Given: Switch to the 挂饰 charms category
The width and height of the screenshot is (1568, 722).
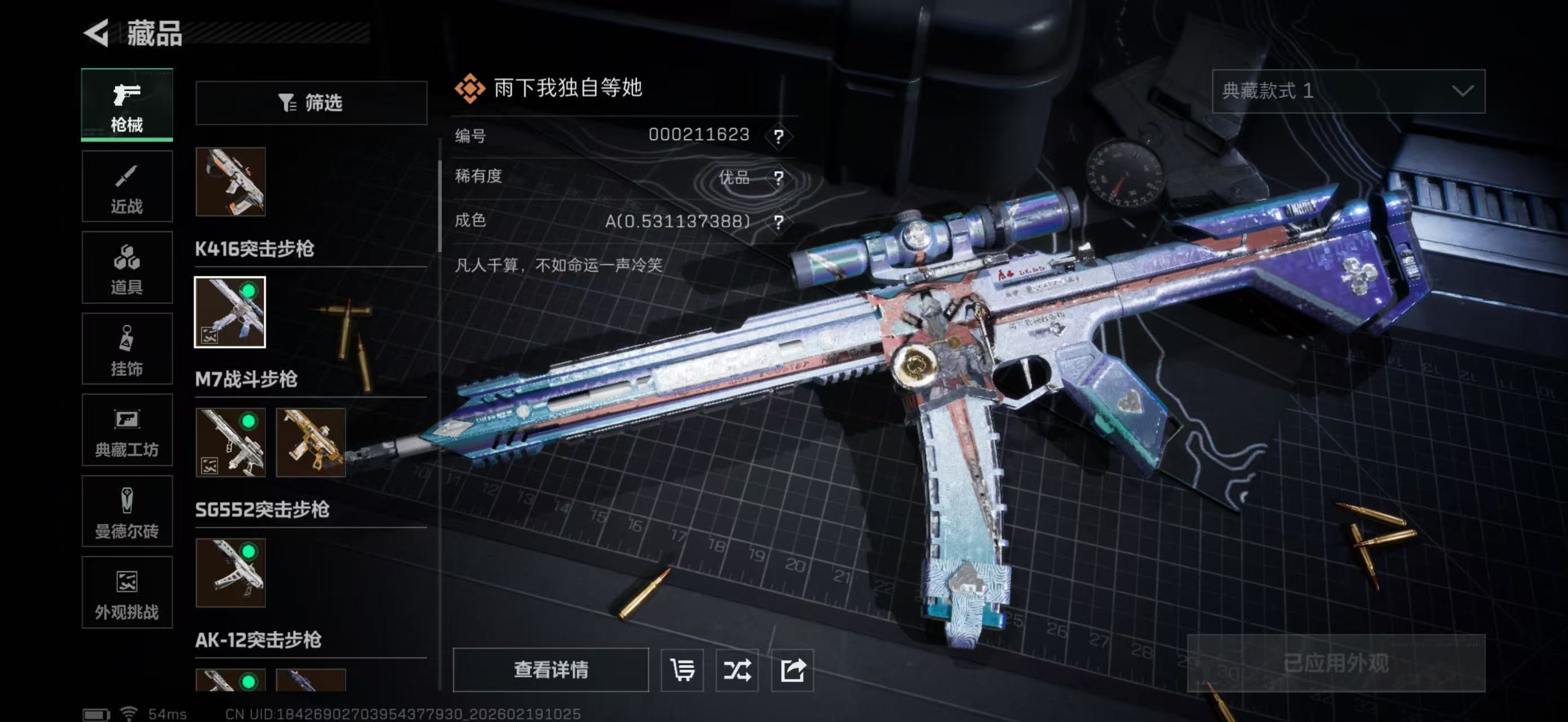Looking at the screenshot, I should pos(127,349).
